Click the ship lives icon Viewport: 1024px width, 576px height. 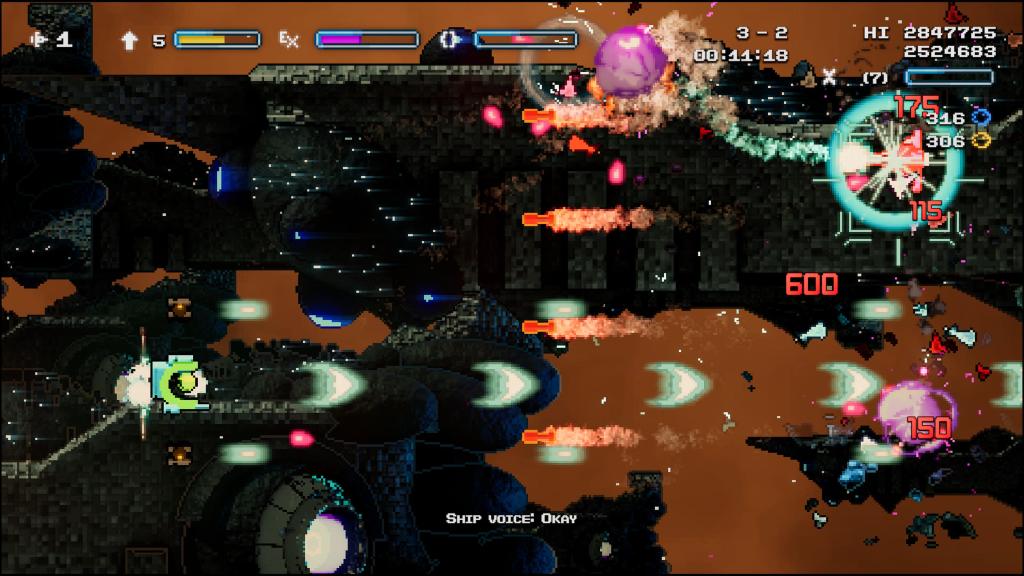[40, 40]
